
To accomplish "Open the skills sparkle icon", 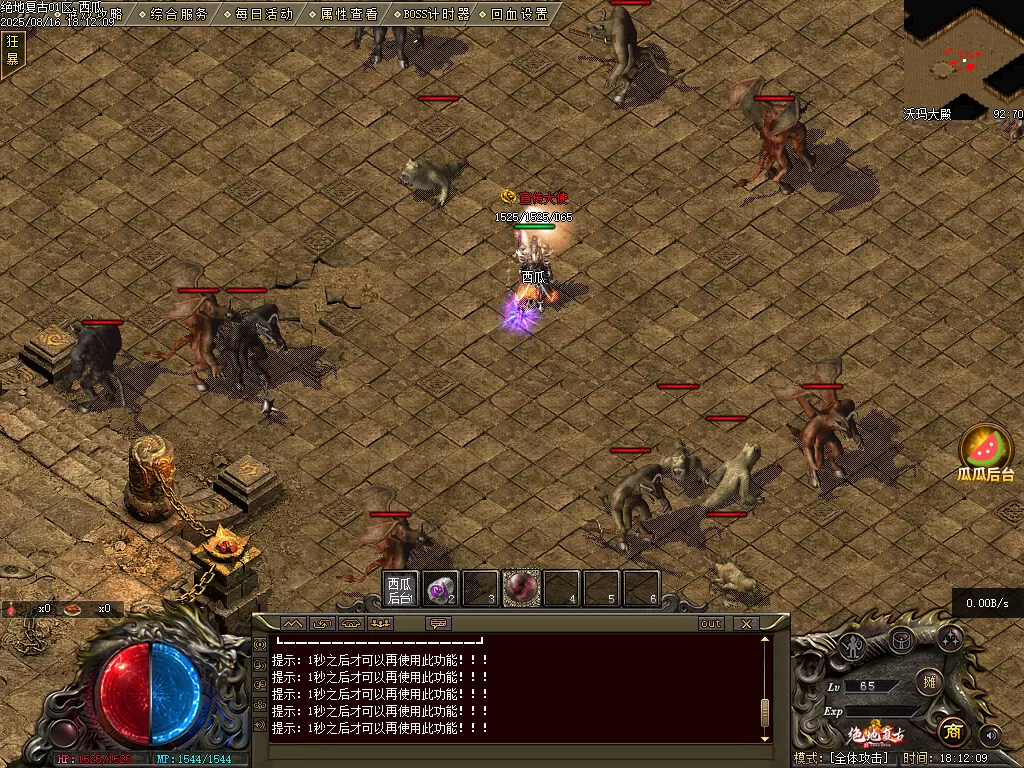I will click(x=949, y=639).
